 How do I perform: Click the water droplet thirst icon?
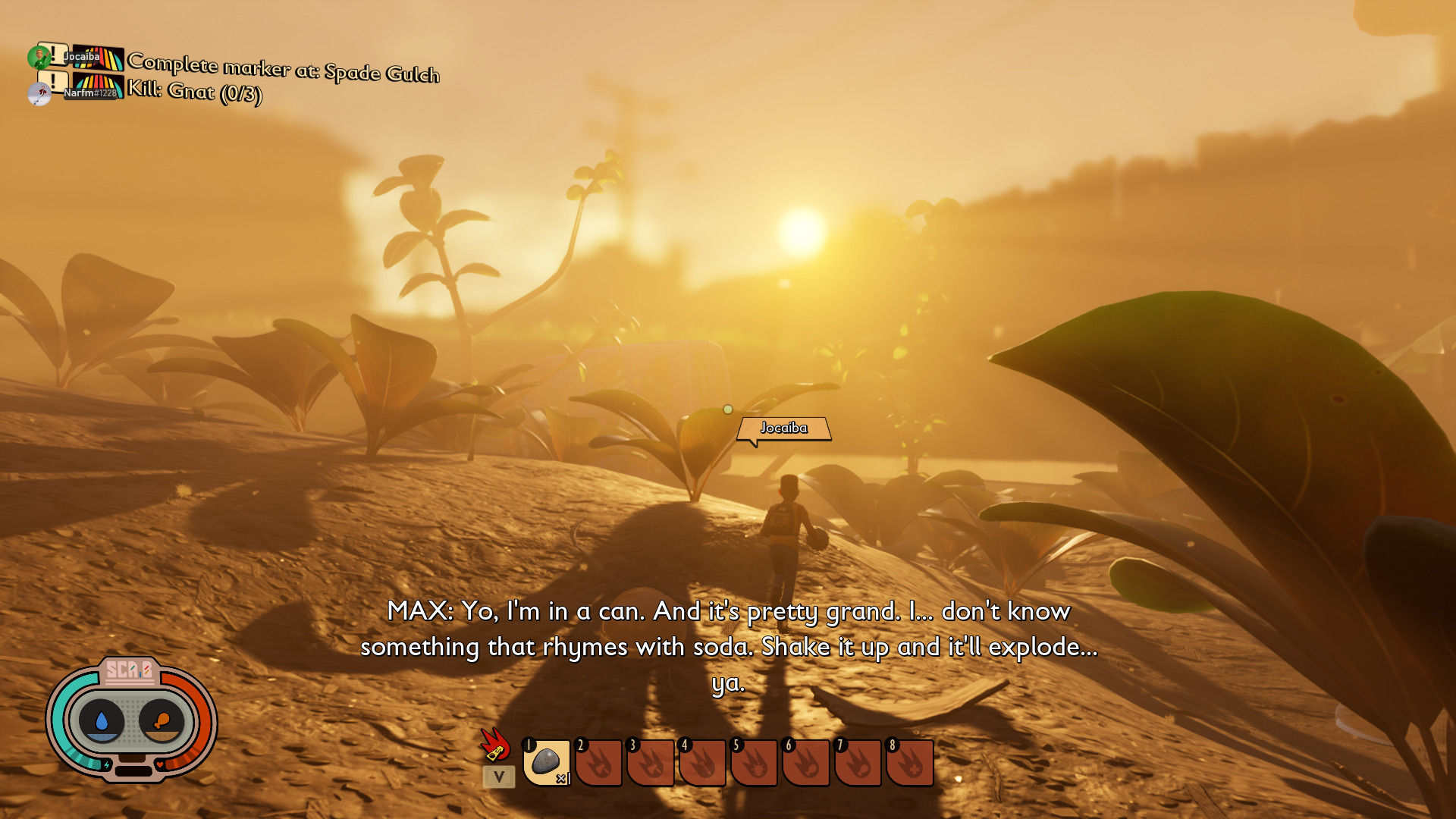coord(102,720)
